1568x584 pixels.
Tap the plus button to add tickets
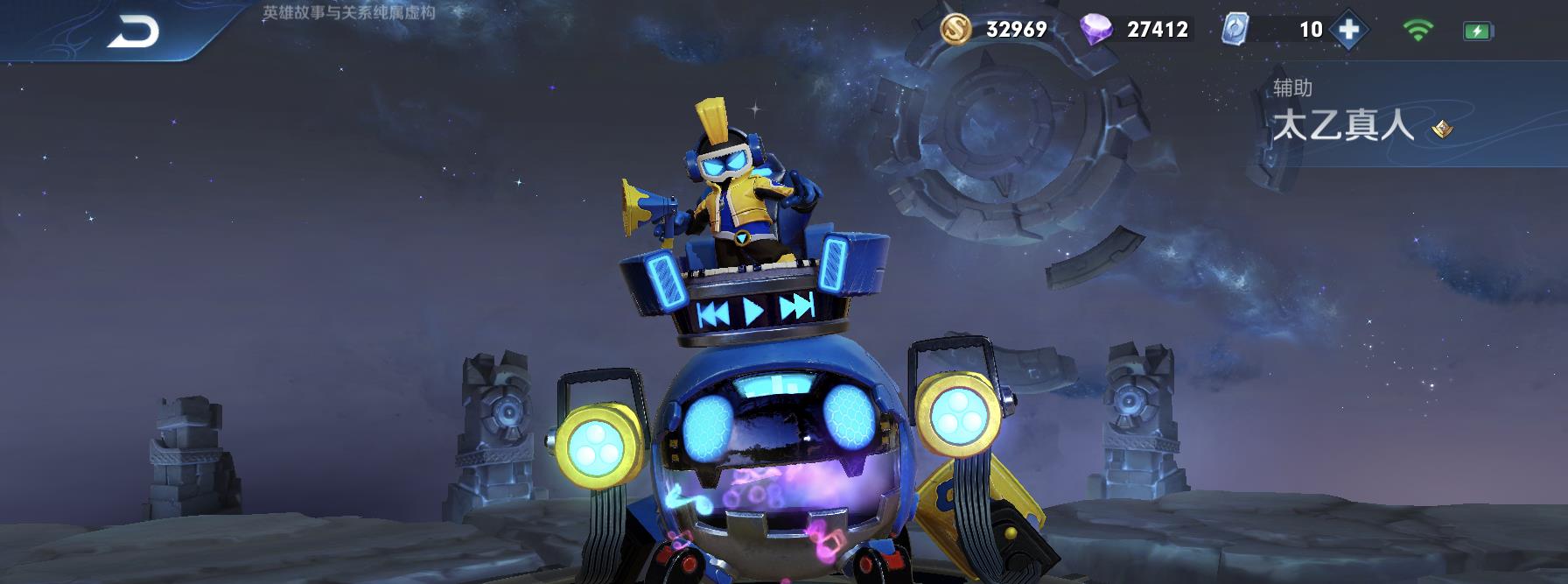pos(1349,30)
